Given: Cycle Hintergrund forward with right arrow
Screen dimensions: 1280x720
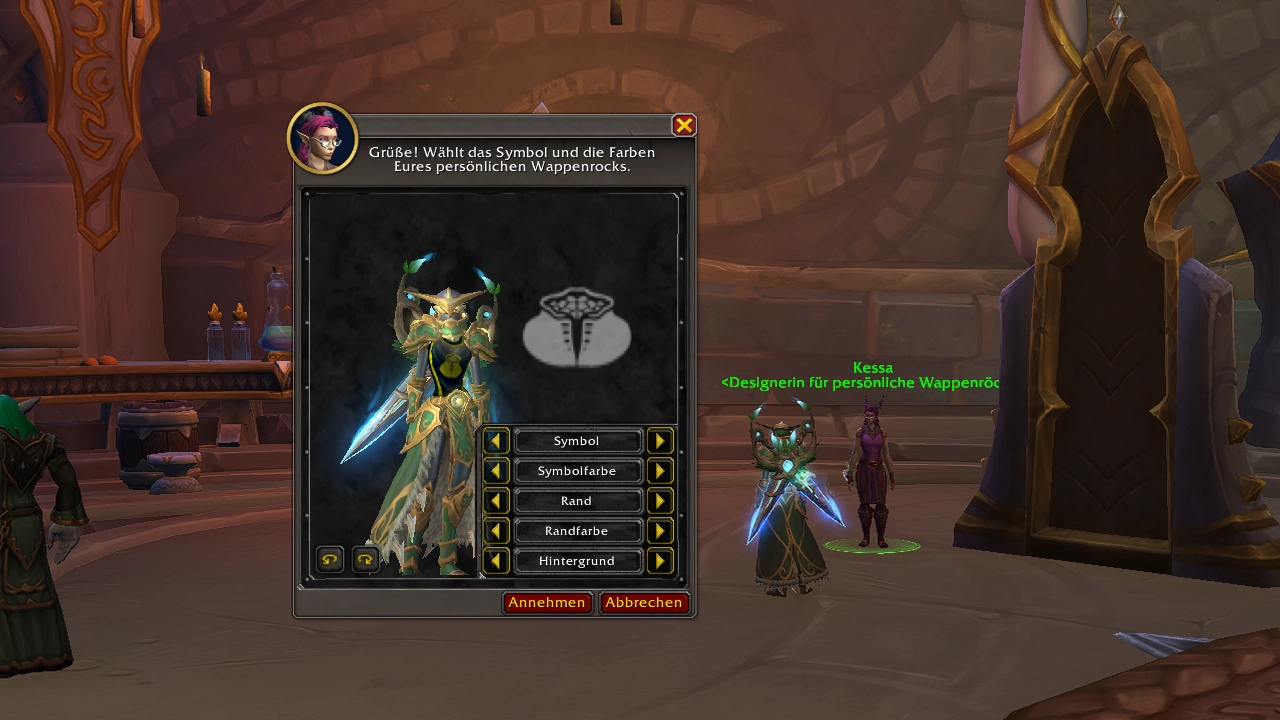Looking at the screenshot, I should 659,561.
